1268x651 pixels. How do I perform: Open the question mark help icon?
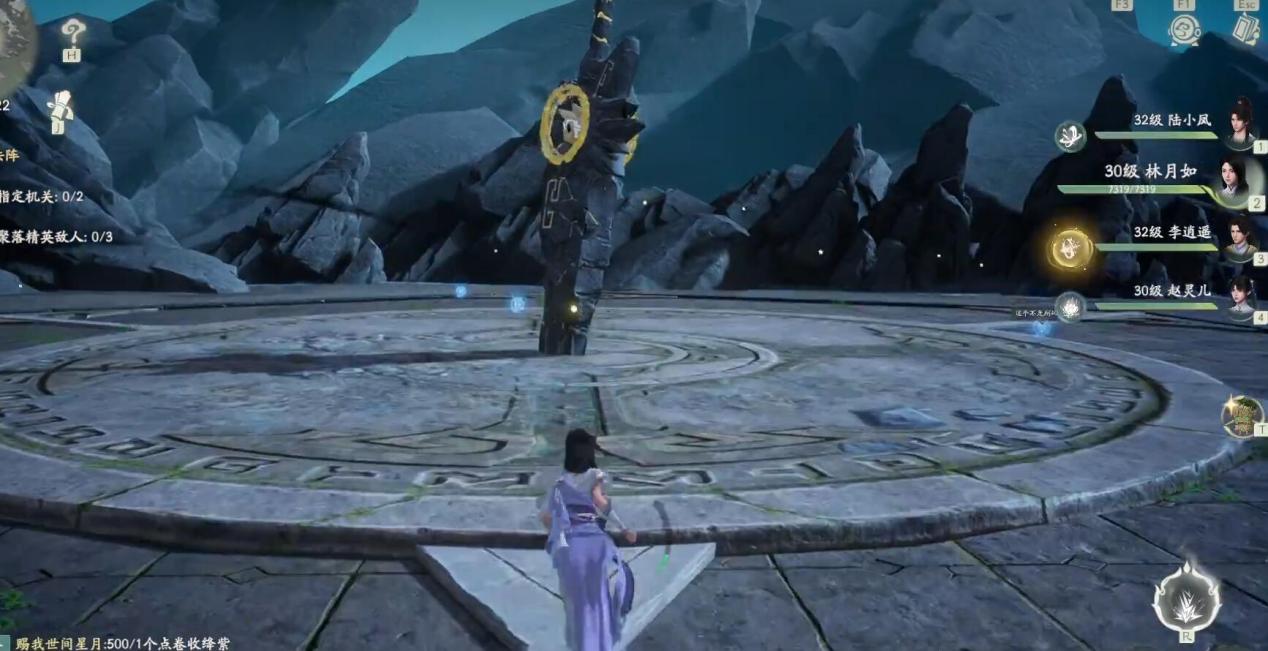click(72, 34)
